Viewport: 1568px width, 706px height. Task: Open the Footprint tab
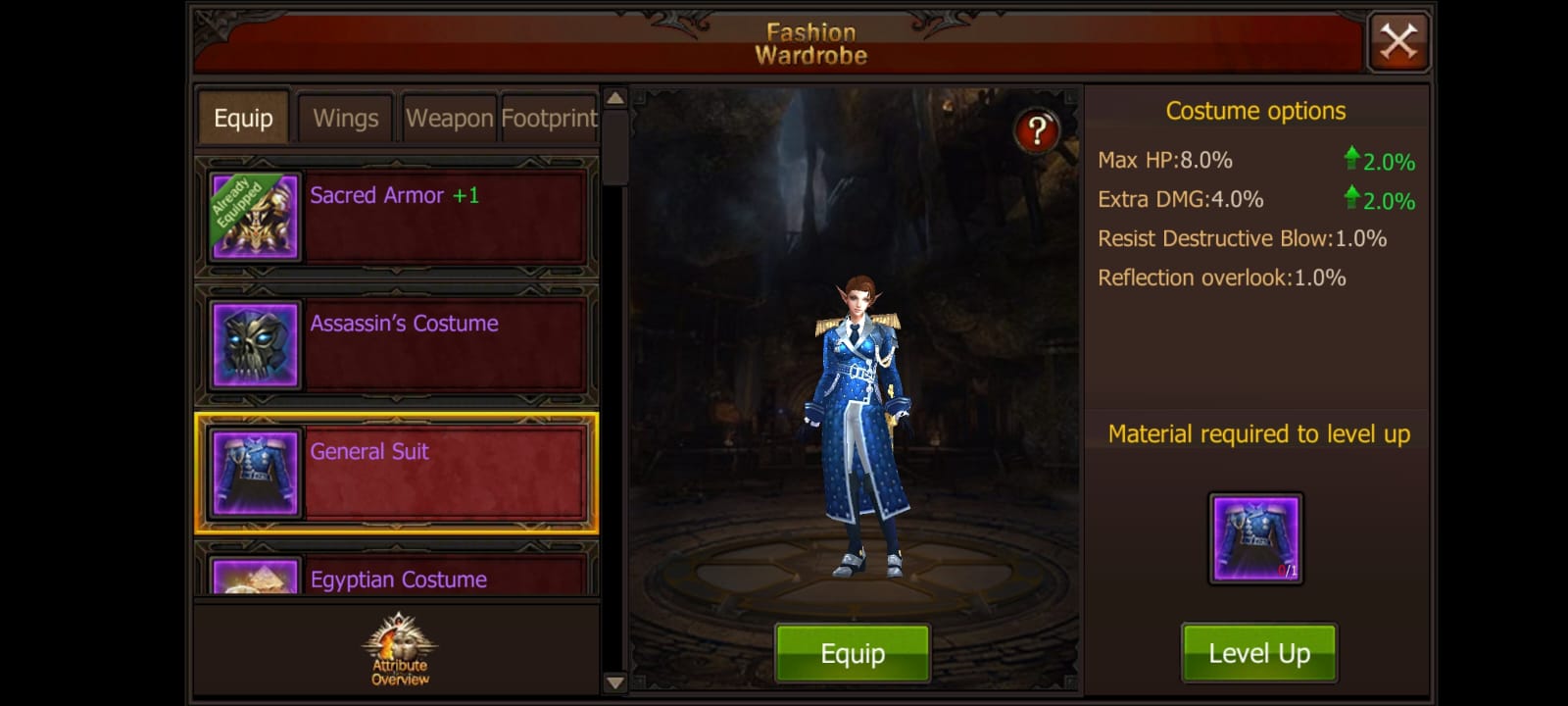point(549,118)
